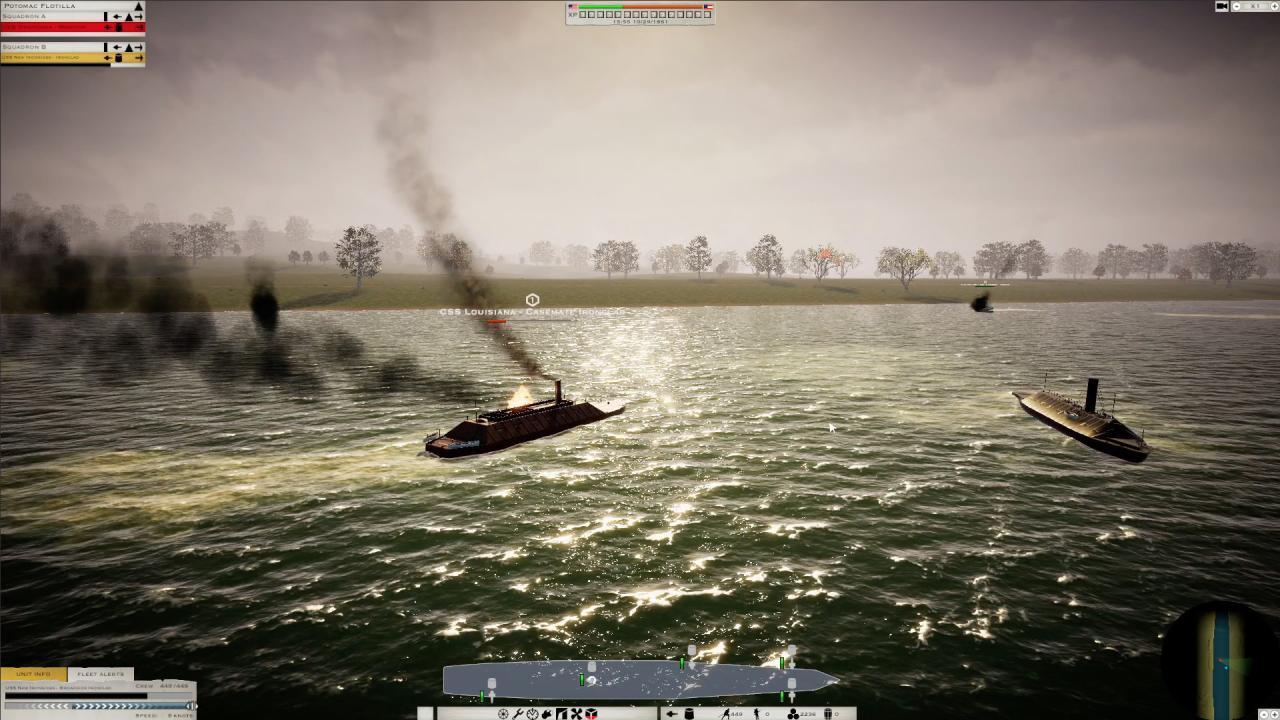This screenshot has height=720, width=1280.
Task: Collapse Squadron B with its up arrow
Action: [x=129, y=47]
